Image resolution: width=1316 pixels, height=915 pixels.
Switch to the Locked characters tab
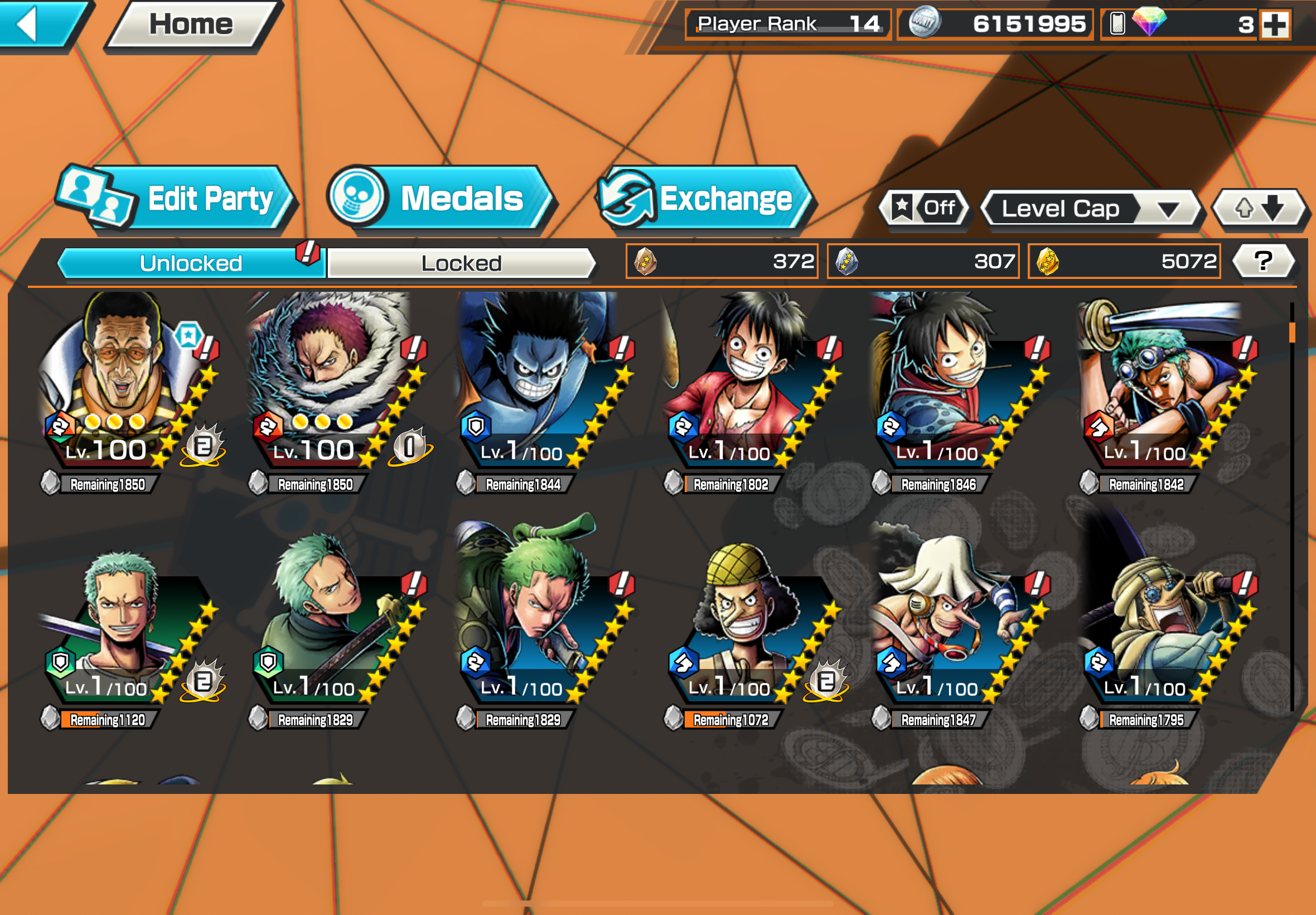pos(461,263)
